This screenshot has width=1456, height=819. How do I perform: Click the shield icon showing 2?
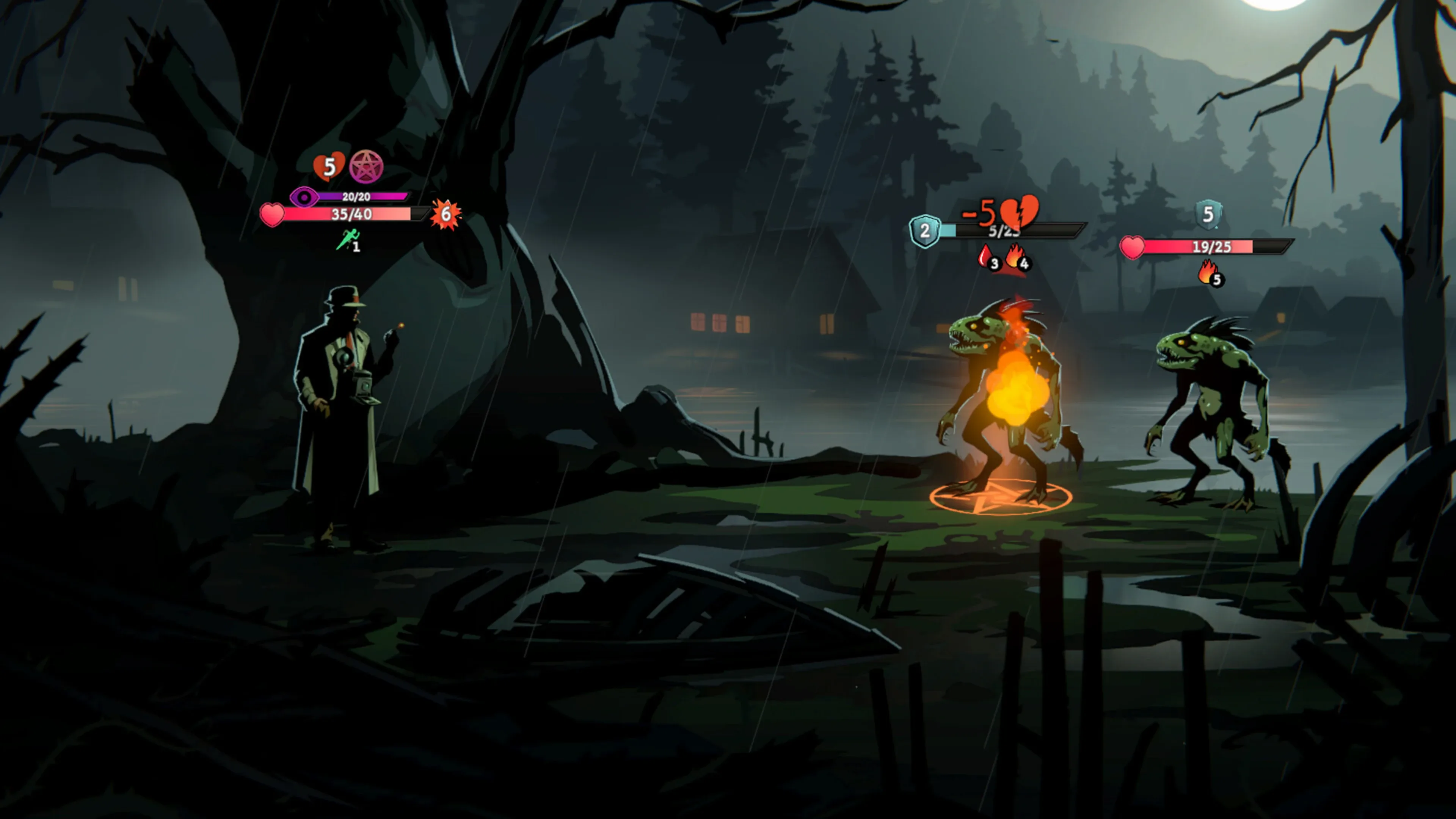tap(925, 231)
